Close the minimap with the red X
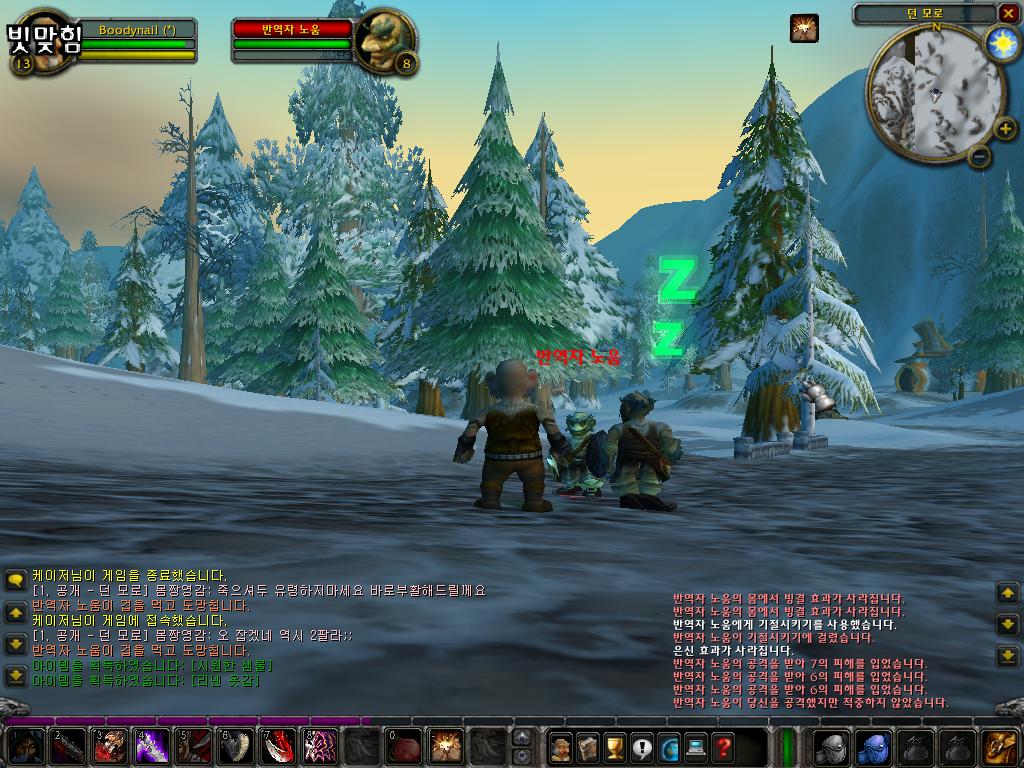The height and width of the screenshot is (768, 1024). coord(1007,13)
